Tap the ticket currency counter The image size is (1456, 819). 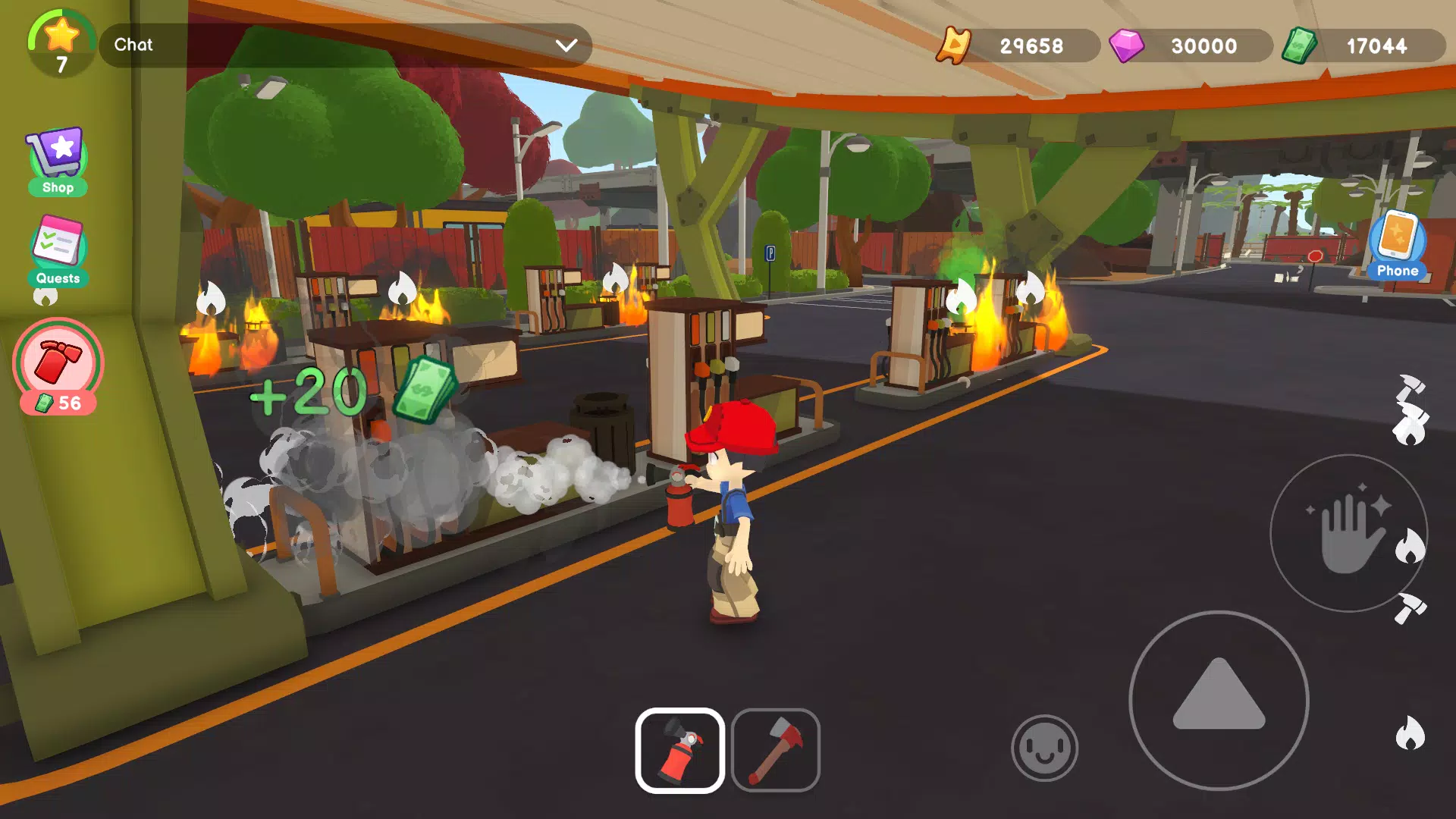[1016, 45]
